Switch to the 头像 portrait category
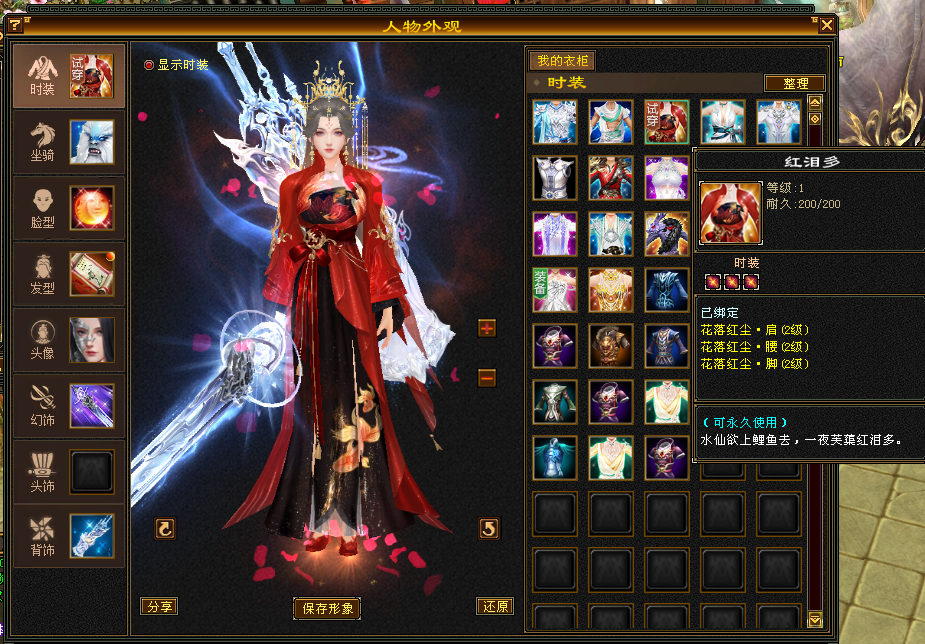This screenshot has width=925, height=644. tap(68, 339)
